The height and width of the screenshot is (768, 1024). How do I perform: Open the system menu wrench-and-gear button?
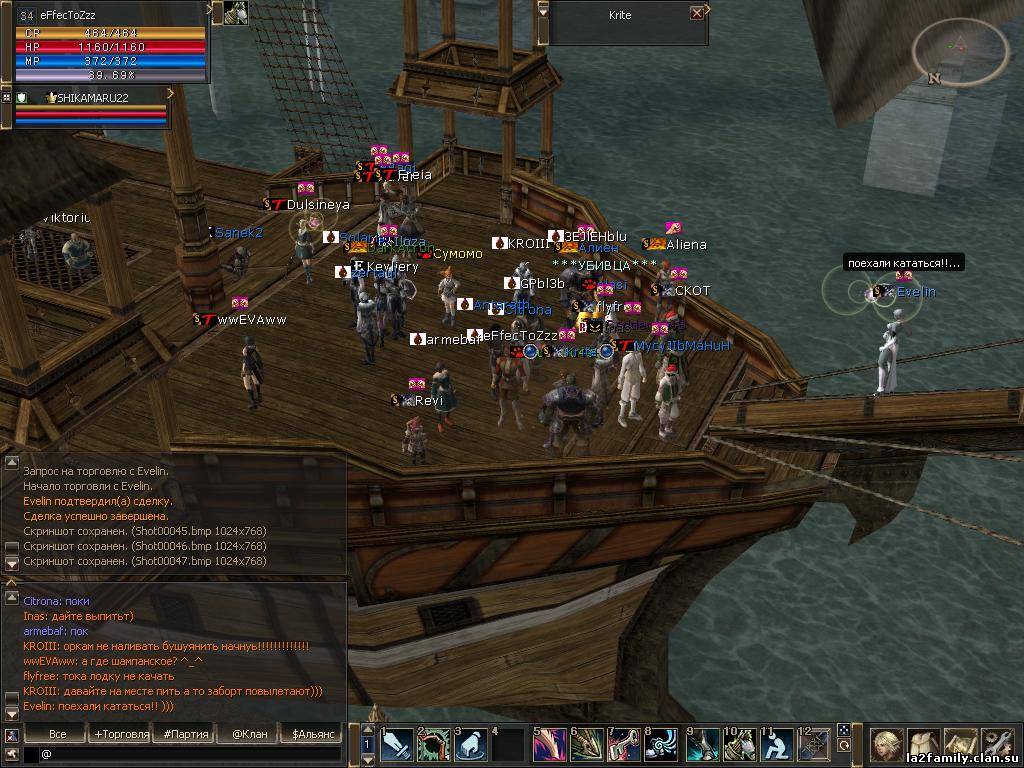(997, 744)
